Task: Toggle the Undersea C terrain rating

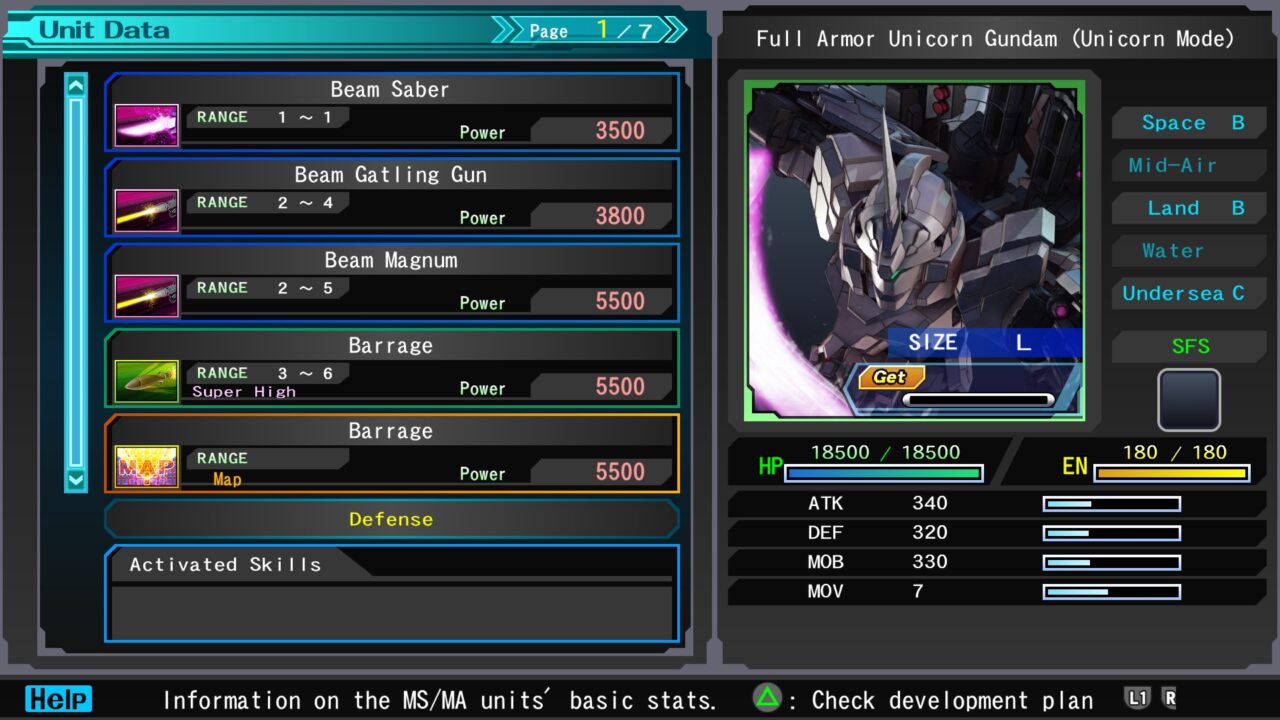Action: click(1188, 293)
